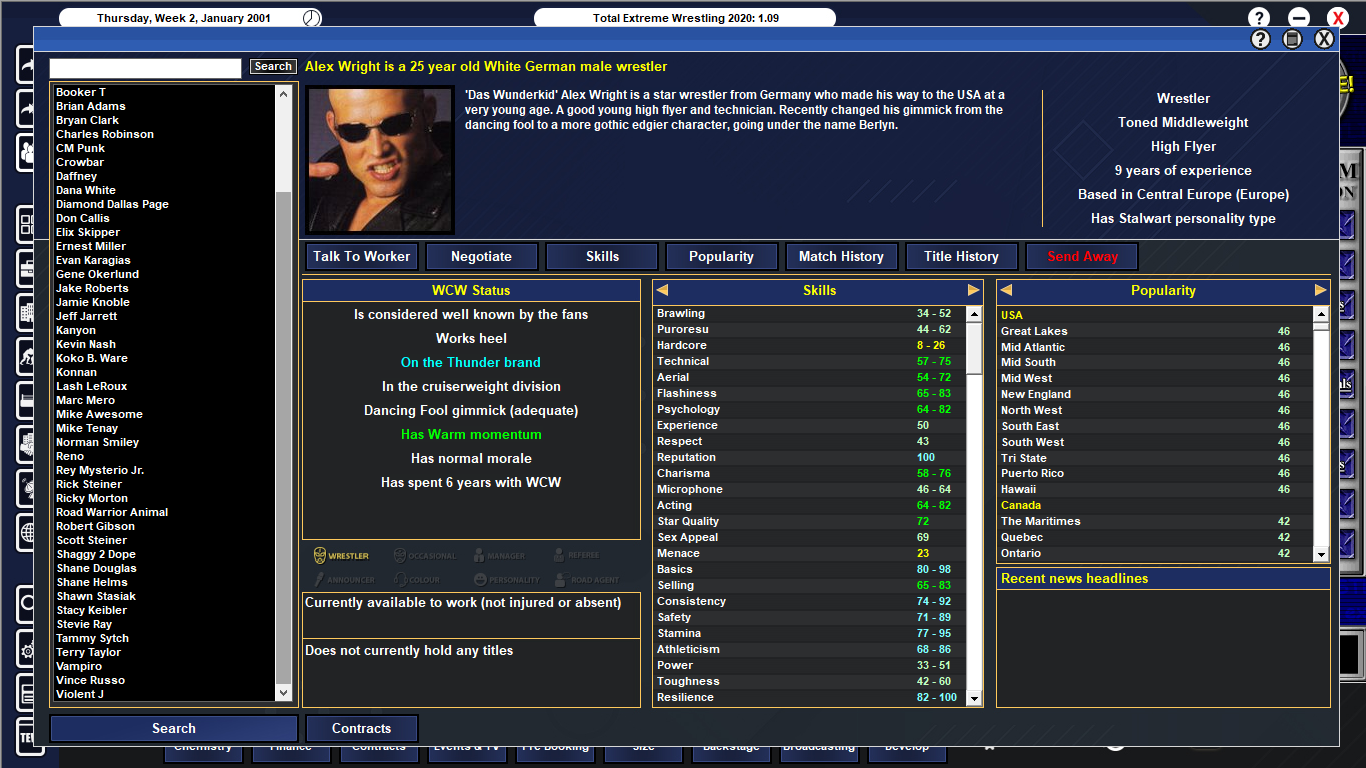Open help via the question mark on the profile window
This screenshot has width=1366, height=768.
point(1258,38)
